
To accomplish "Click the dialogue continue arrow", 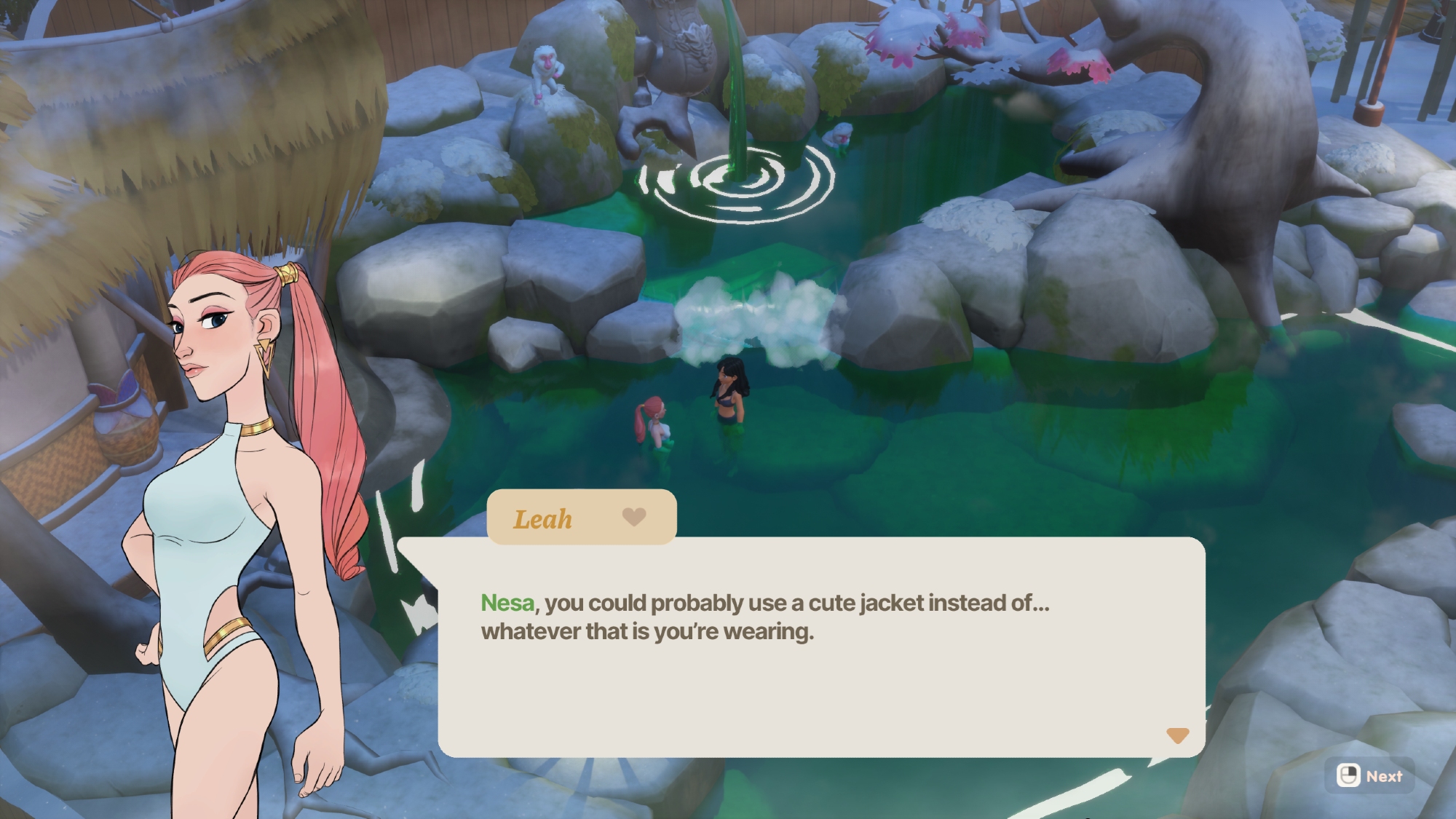I will coord(1177,735).
